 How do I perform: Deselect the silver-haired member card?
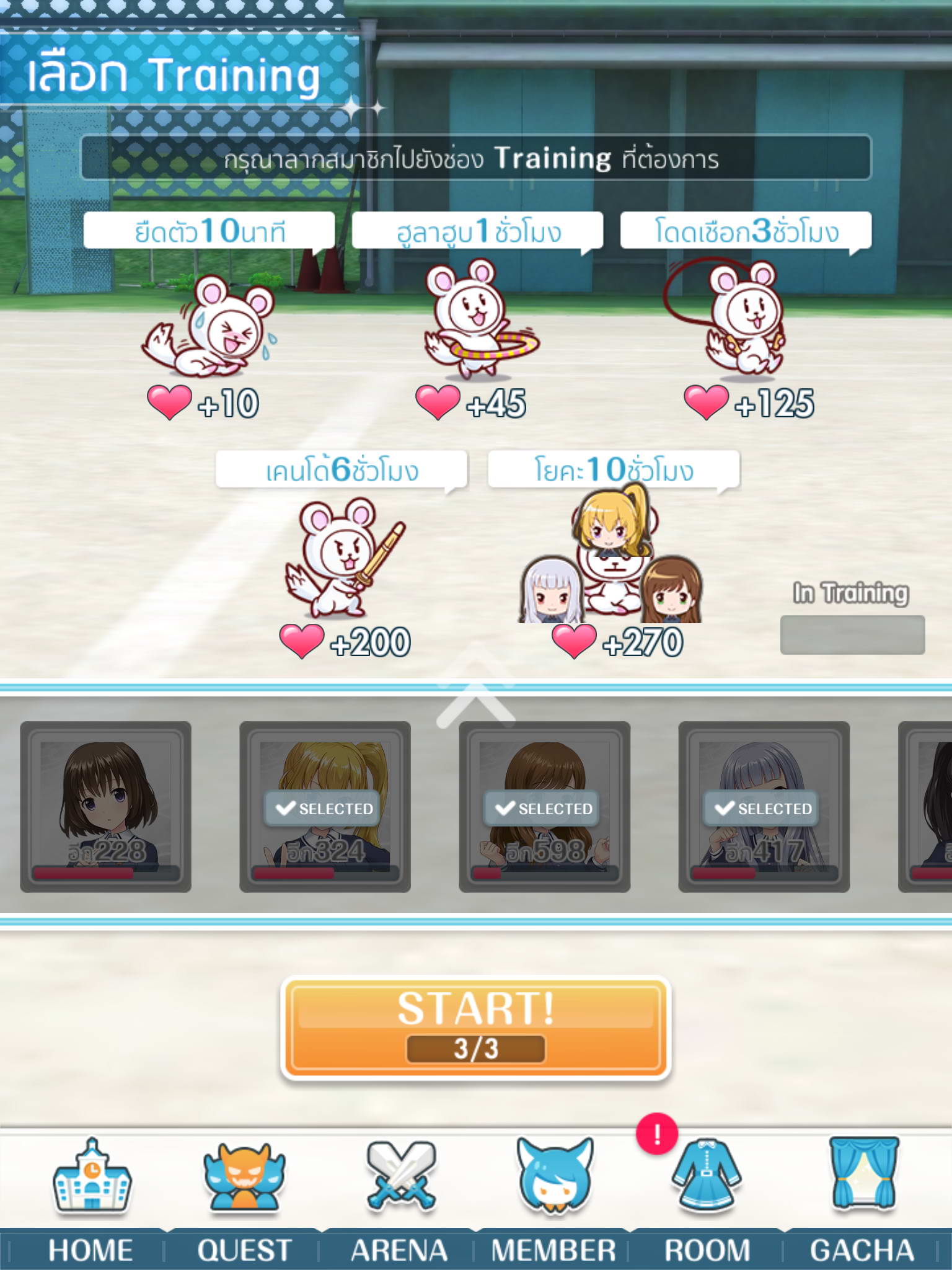point(764,806)
